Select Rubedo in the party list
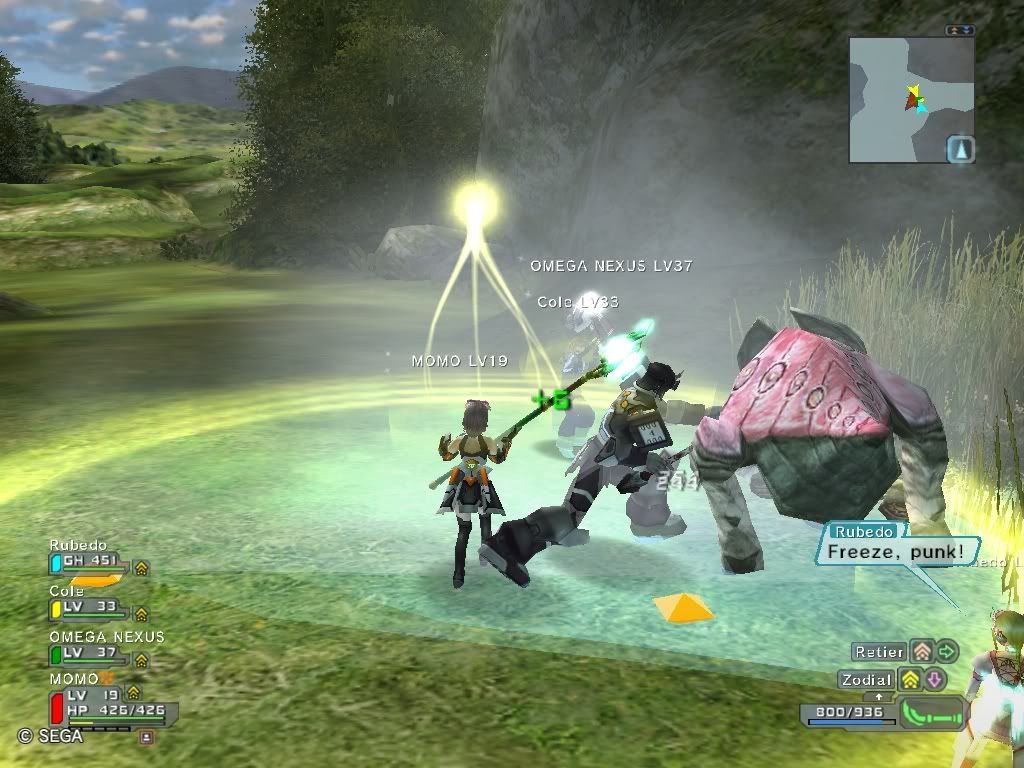 [88, 562]
